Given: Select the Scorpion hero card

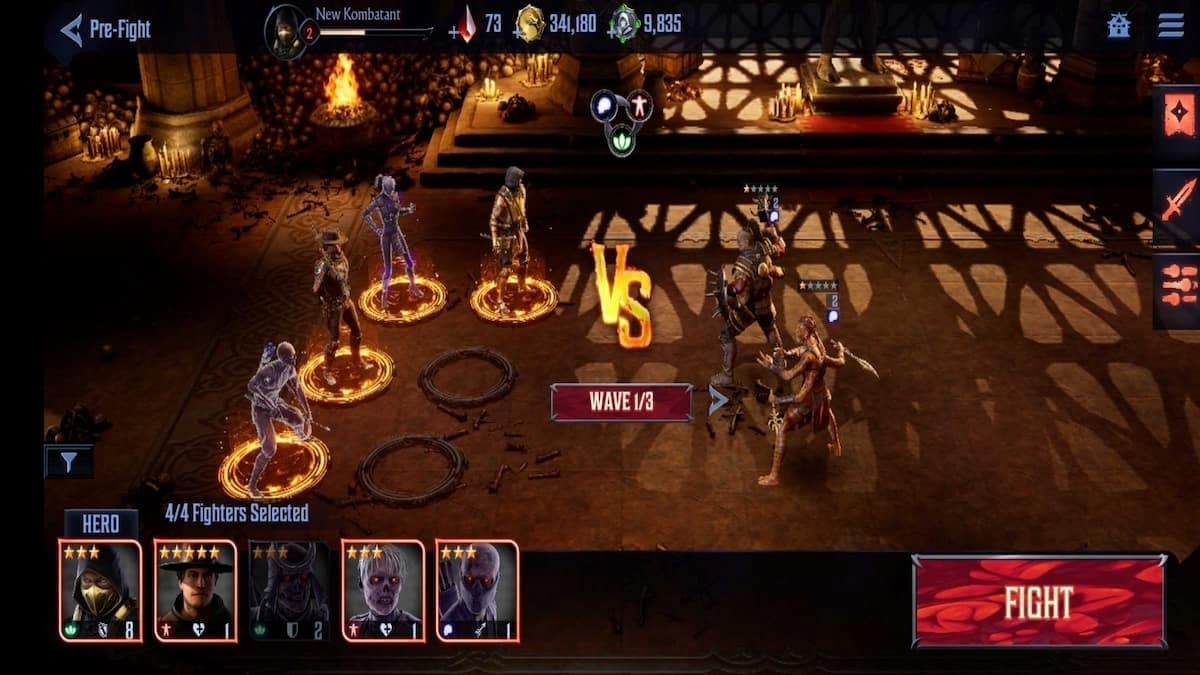Looking at the screenshot, I should pos(100,590).
